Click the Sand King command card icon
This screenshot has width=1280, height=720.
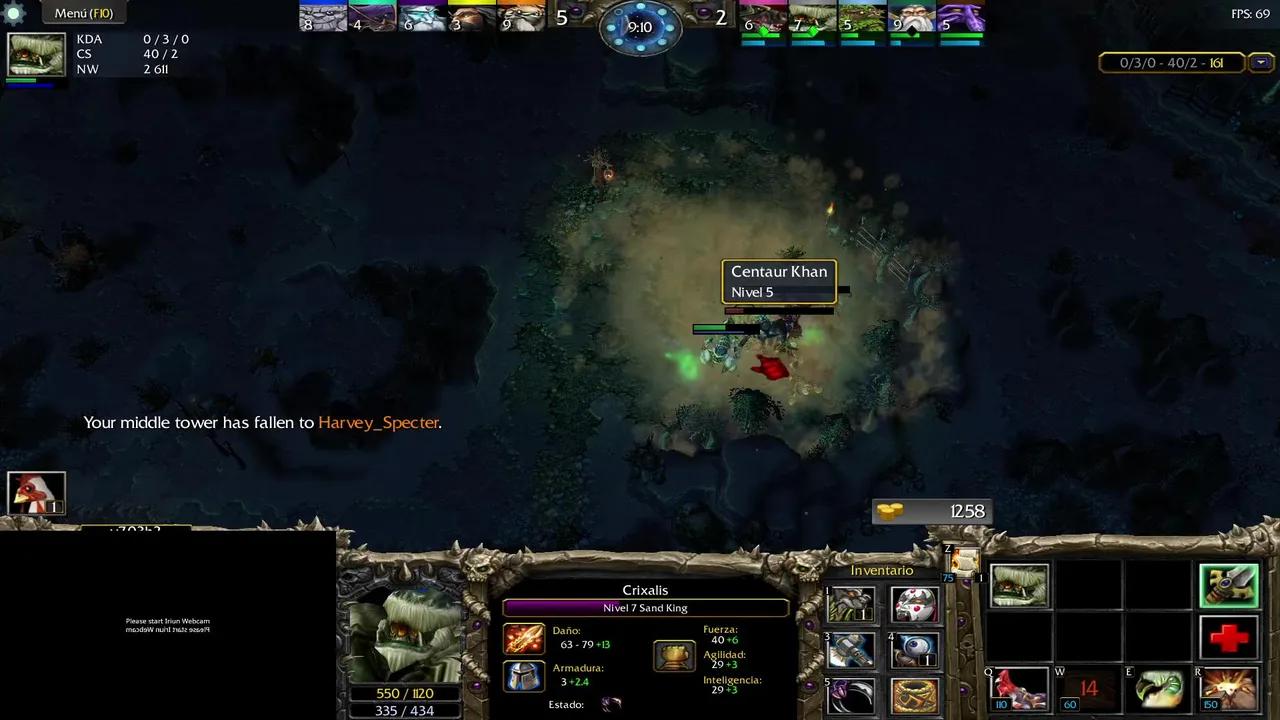click(1020, 586)
